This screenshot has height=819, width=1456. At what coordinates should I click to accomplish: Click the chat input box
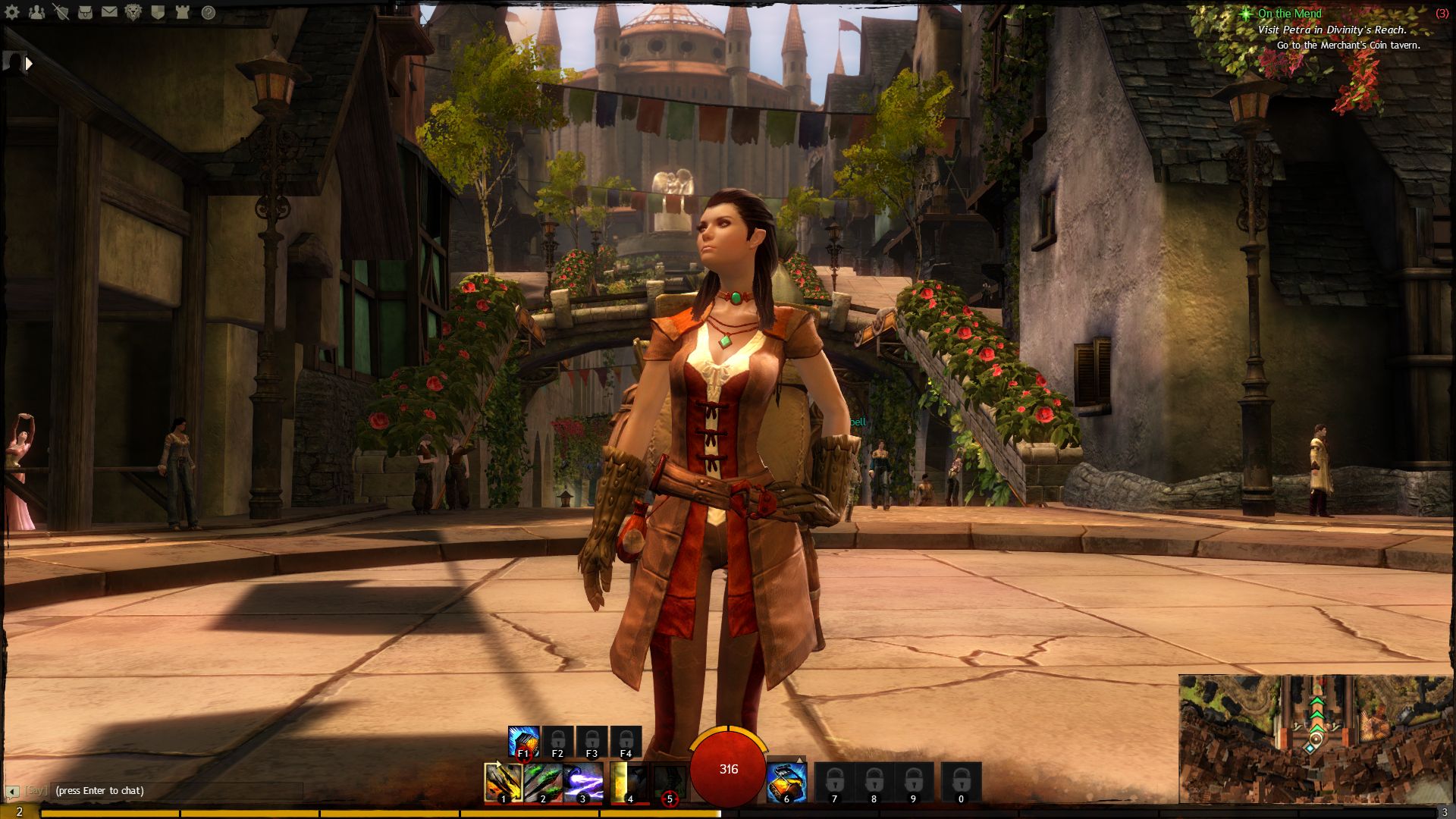[174, 790]
